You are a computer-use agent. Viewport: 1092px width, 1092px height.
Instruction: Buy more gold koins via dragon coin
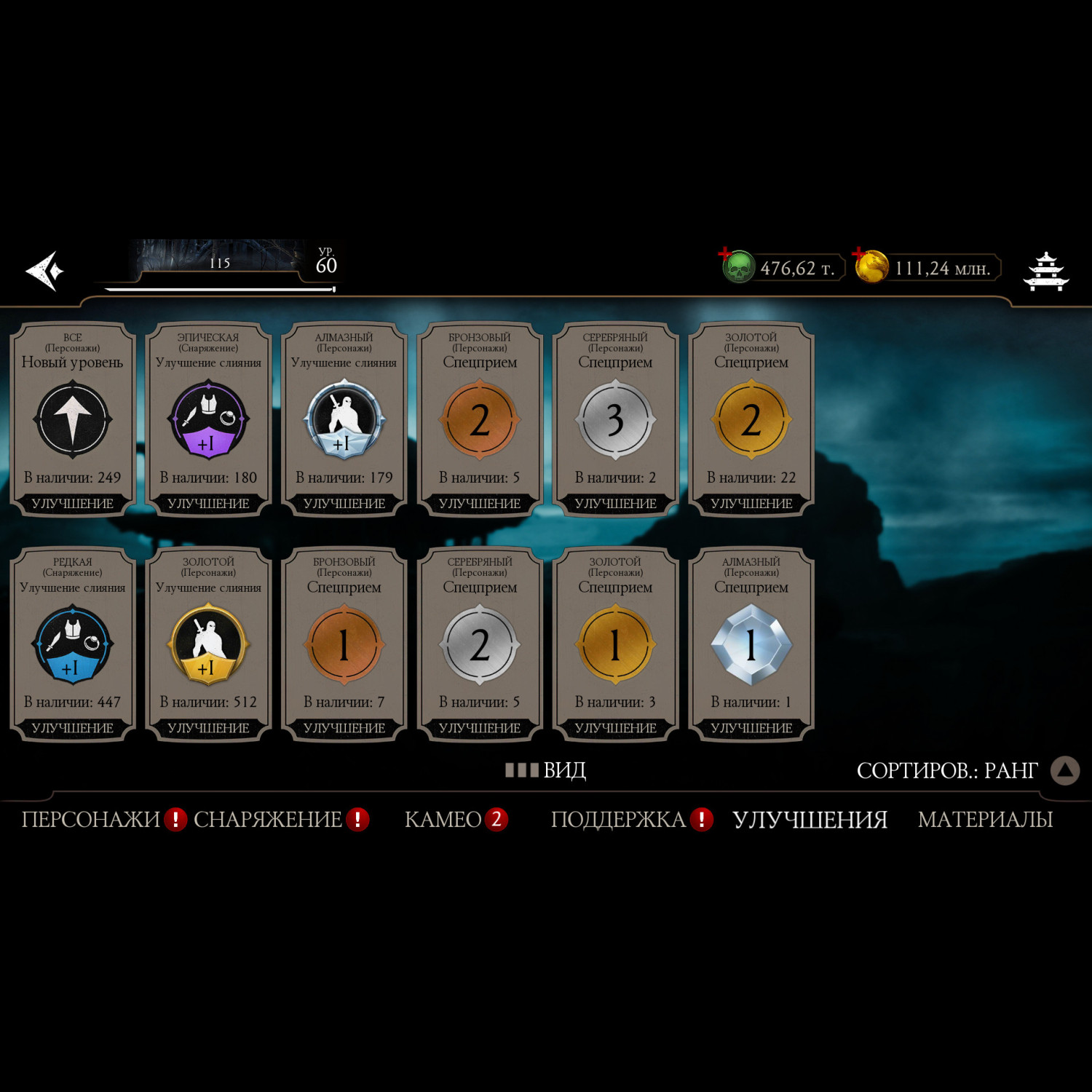[x=871, y=266]
